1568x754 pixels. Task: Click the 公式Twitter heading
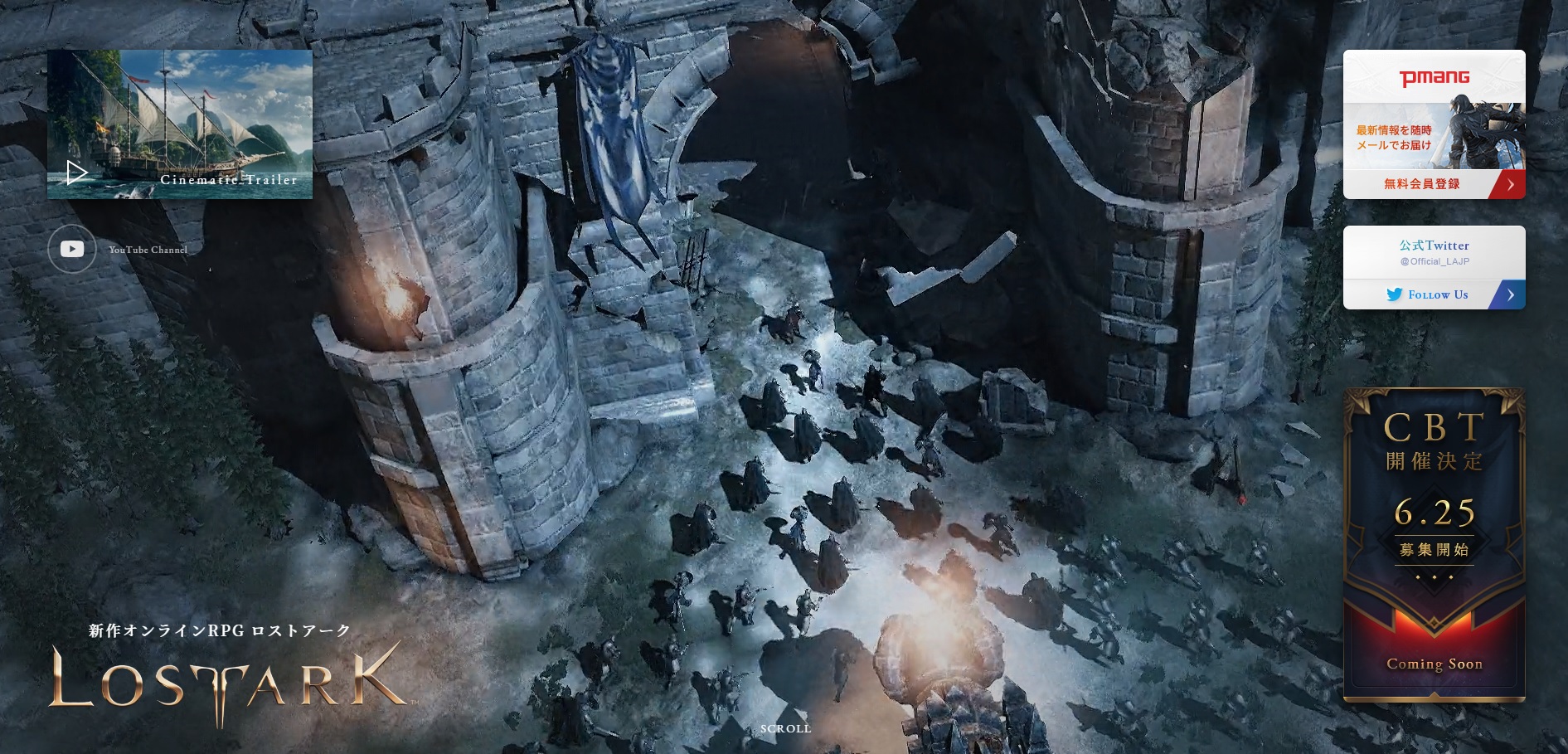pos(1434,246)
